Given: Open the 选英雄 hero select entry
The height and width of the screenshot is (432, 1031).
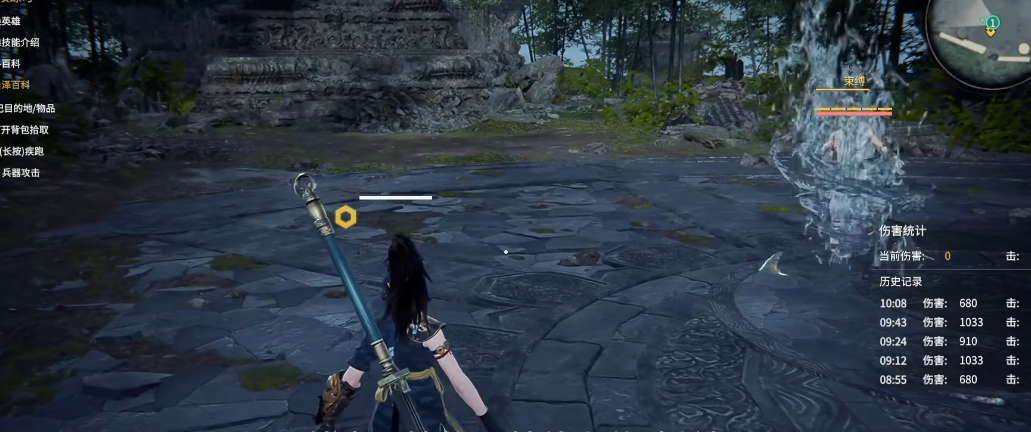Looking at the screenshot, I should (x=11, y=20).
